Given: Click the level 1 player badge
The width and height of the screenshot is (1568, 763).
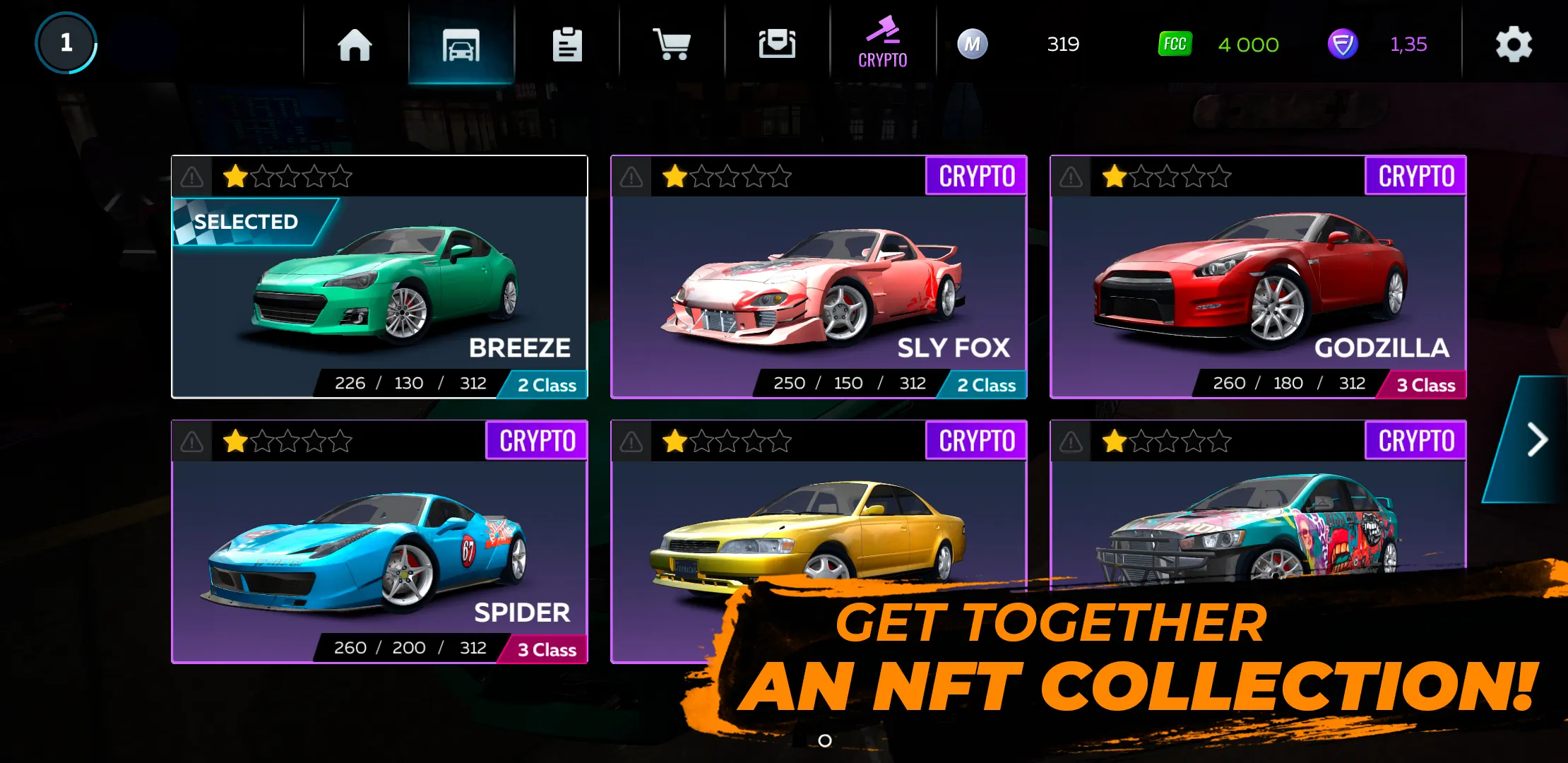Looking at the screenshot, I should (66, 42).
